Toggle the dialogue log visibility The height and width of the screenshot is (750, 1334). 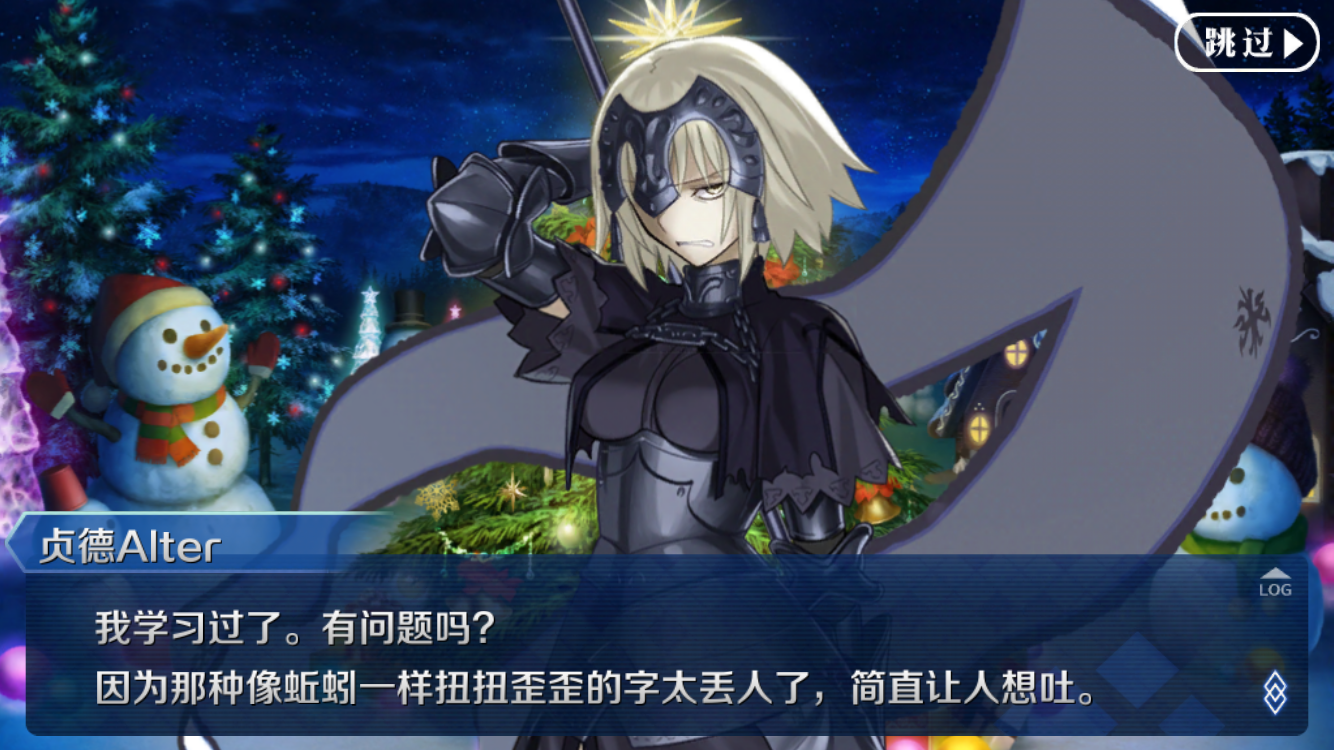pos(1276,585)
